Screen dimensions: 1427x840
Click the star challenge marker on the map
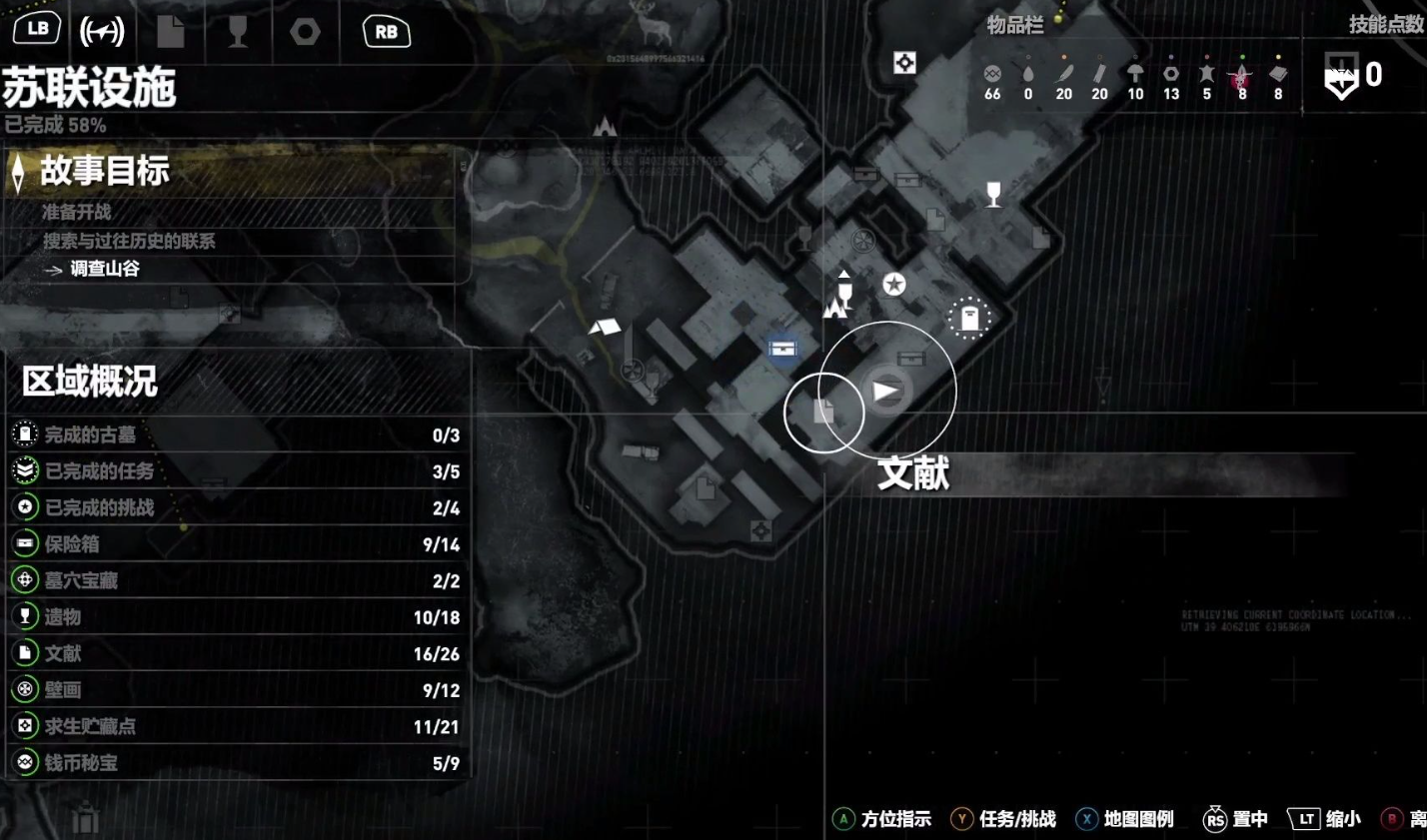click(893, 285)
